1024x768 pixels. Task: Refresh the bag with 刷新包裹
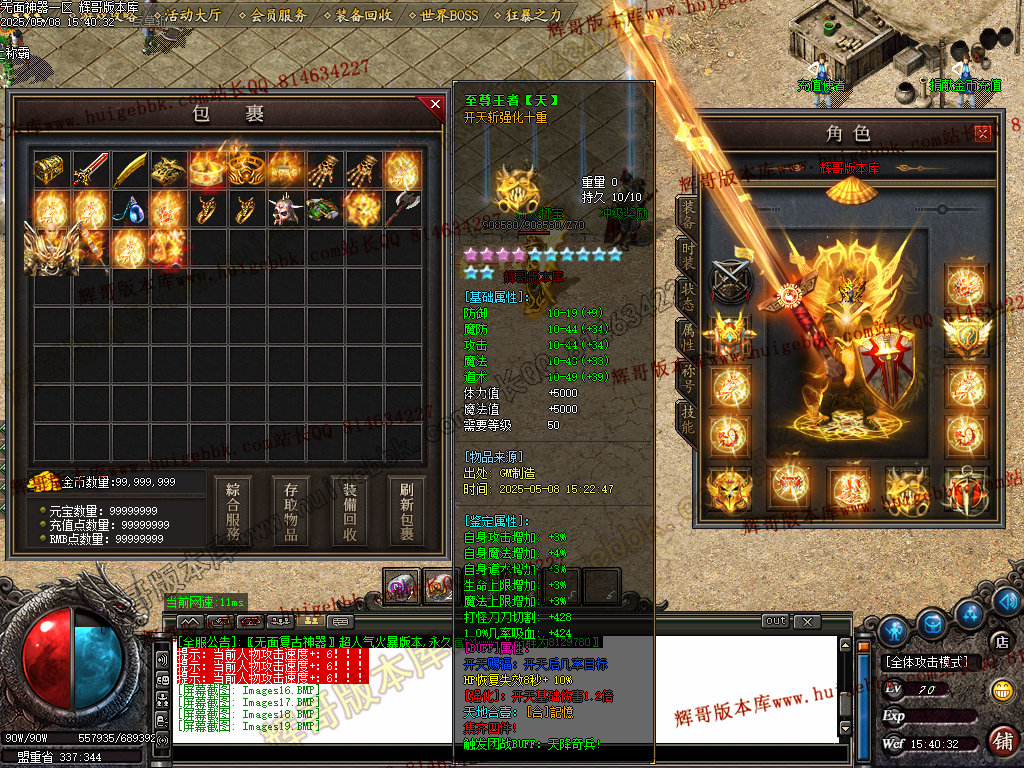pos(407,511)
